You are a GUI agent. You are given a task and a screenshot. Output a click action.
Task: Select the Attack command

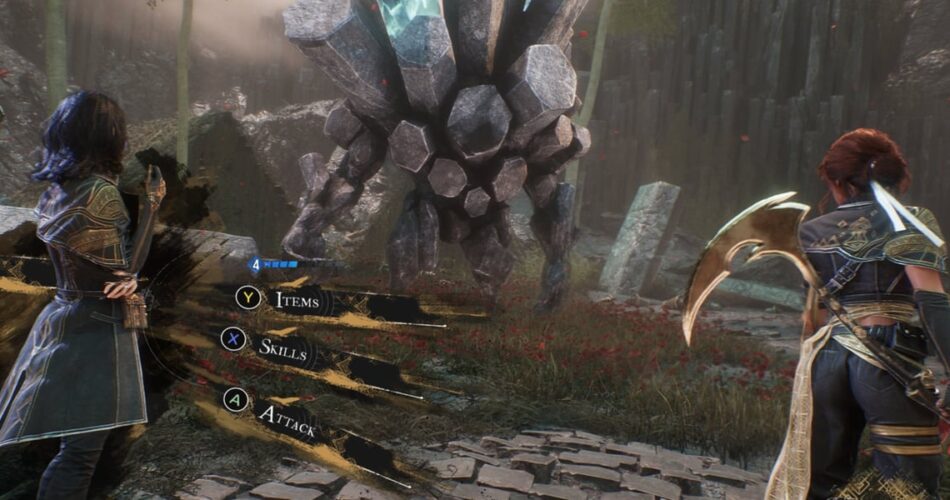(289, 420)
